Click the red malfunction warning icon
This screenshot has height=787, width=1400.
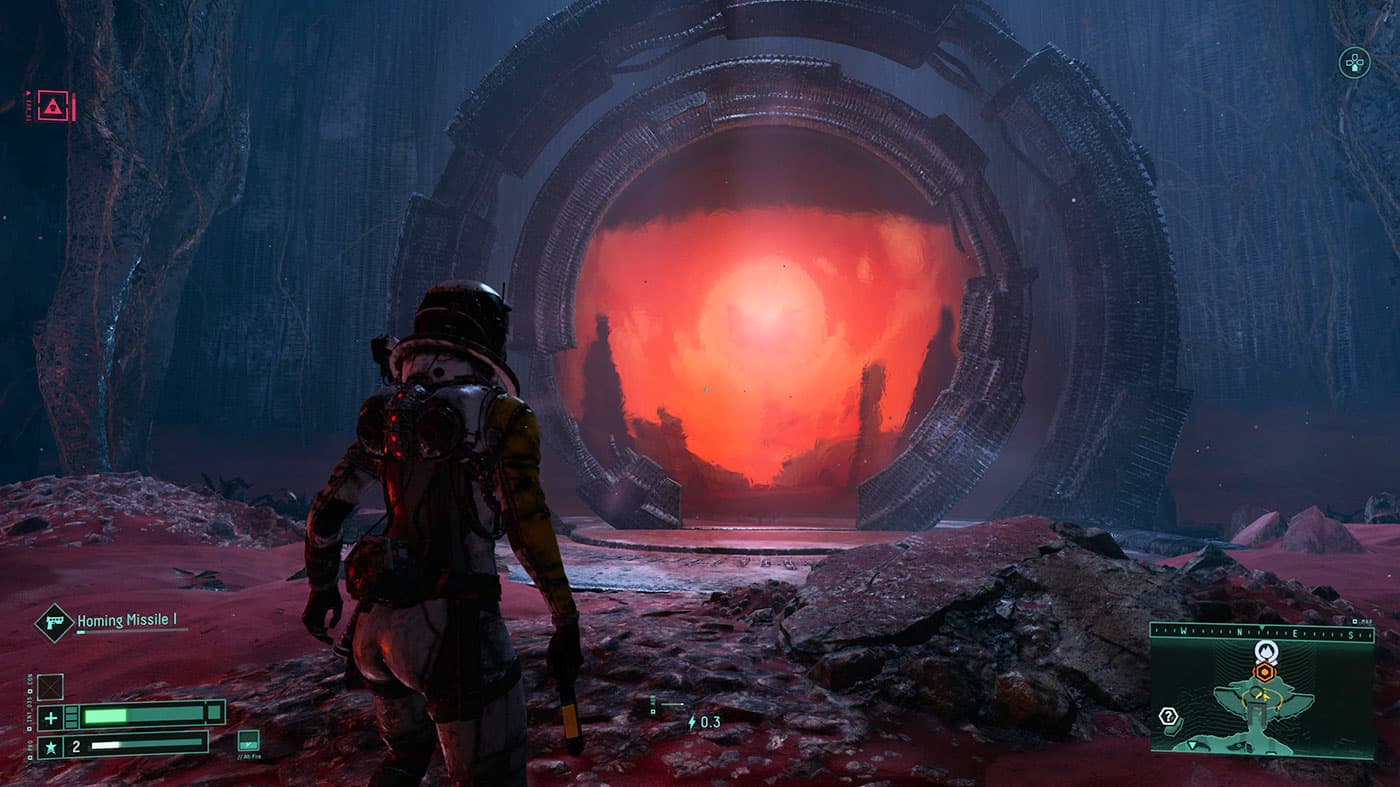pyautogui.click(x=50, y=102)
